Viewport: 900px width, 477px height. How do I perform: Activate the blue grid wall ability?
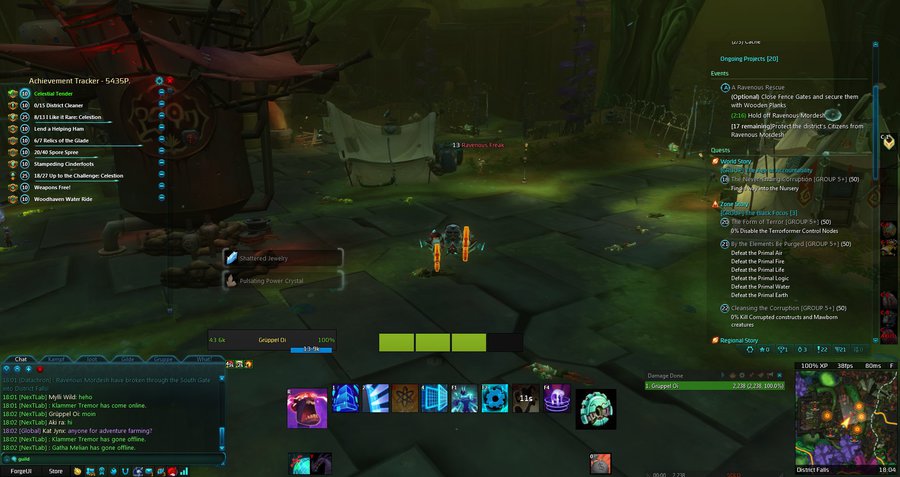pyautogui.click(x=435, y=399)
